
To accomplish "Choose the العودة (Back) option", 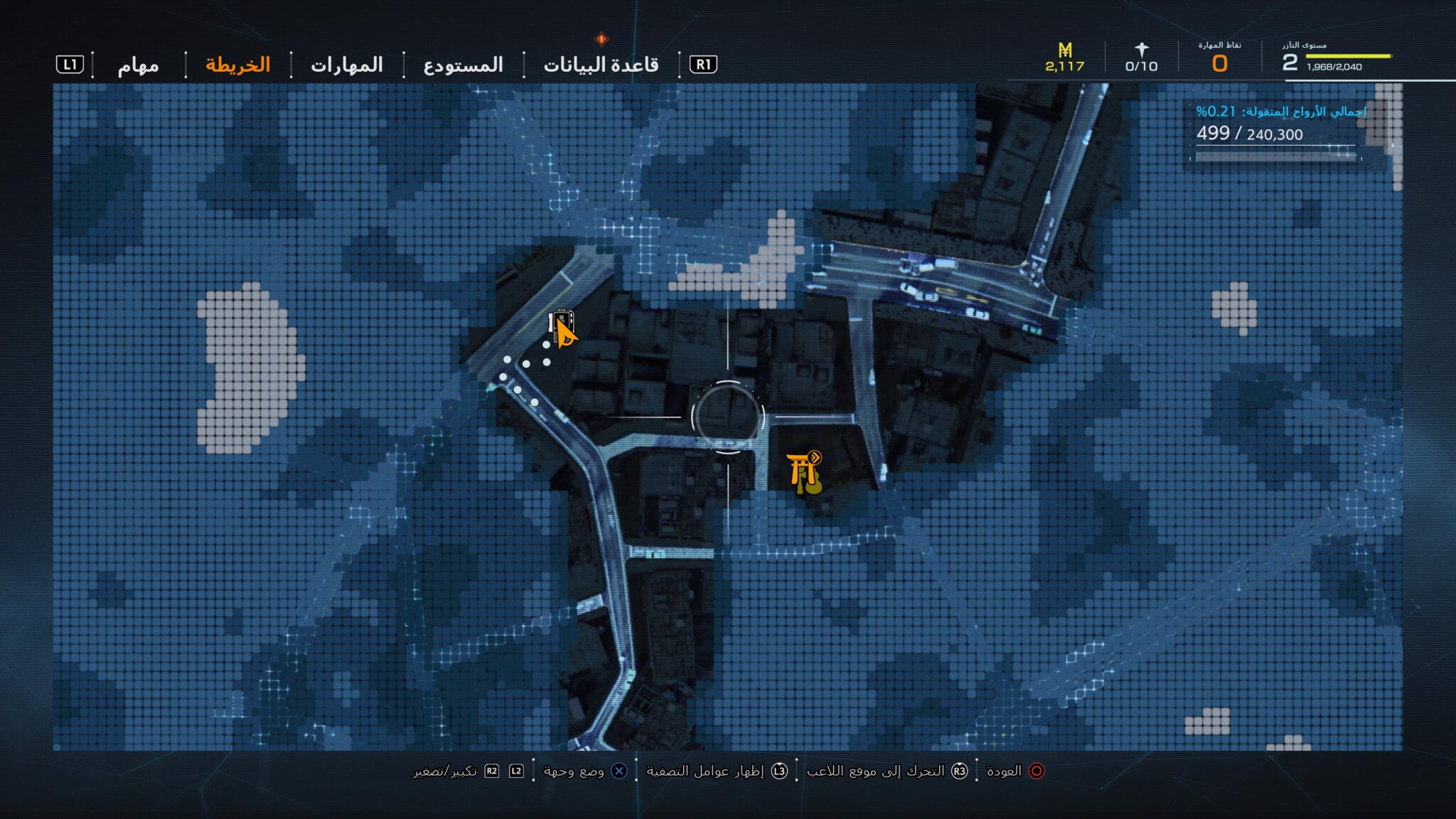I will 1015,771.
